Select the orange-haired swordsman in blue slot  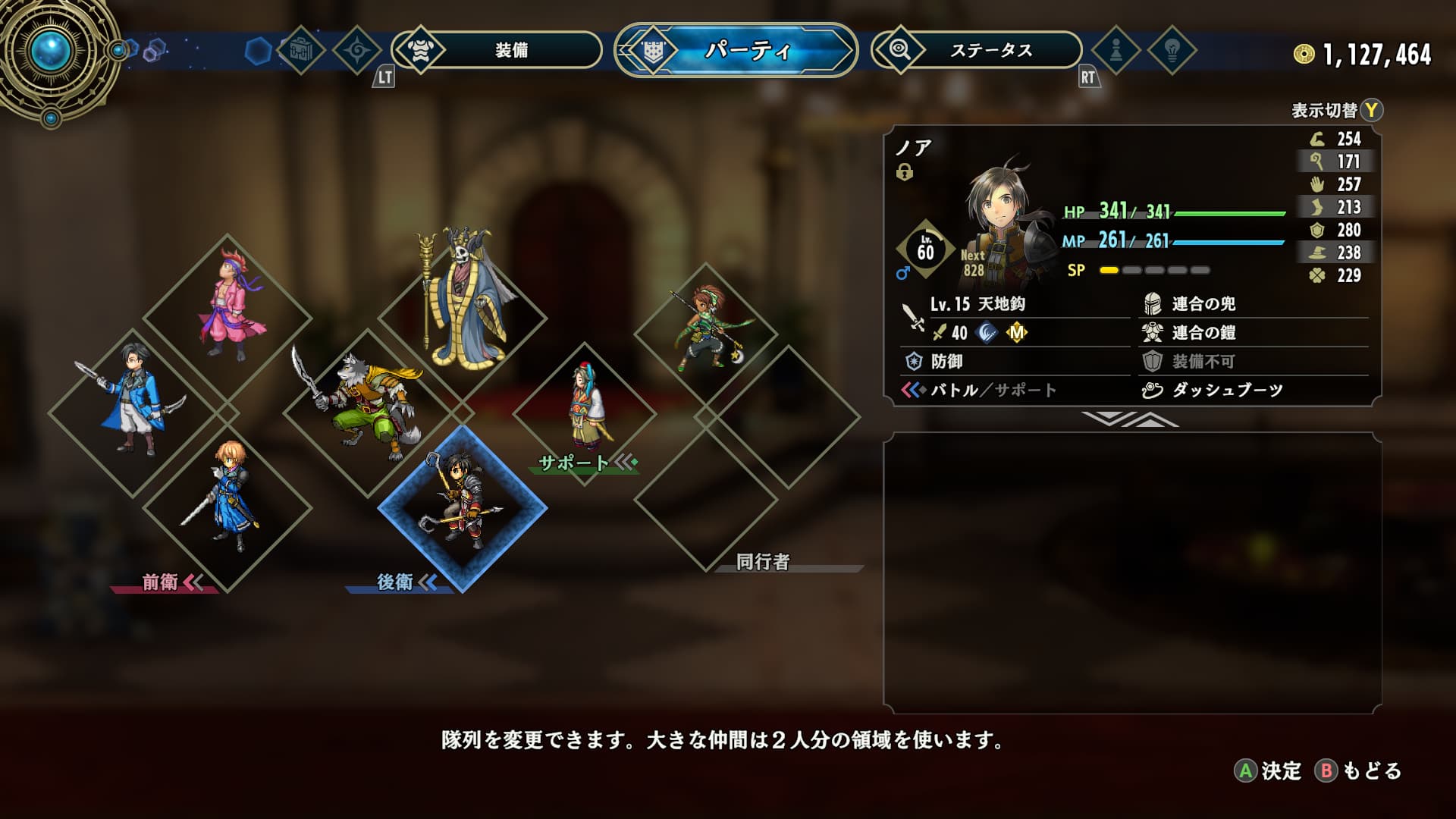pyautogui.click(x=227, y=504)
